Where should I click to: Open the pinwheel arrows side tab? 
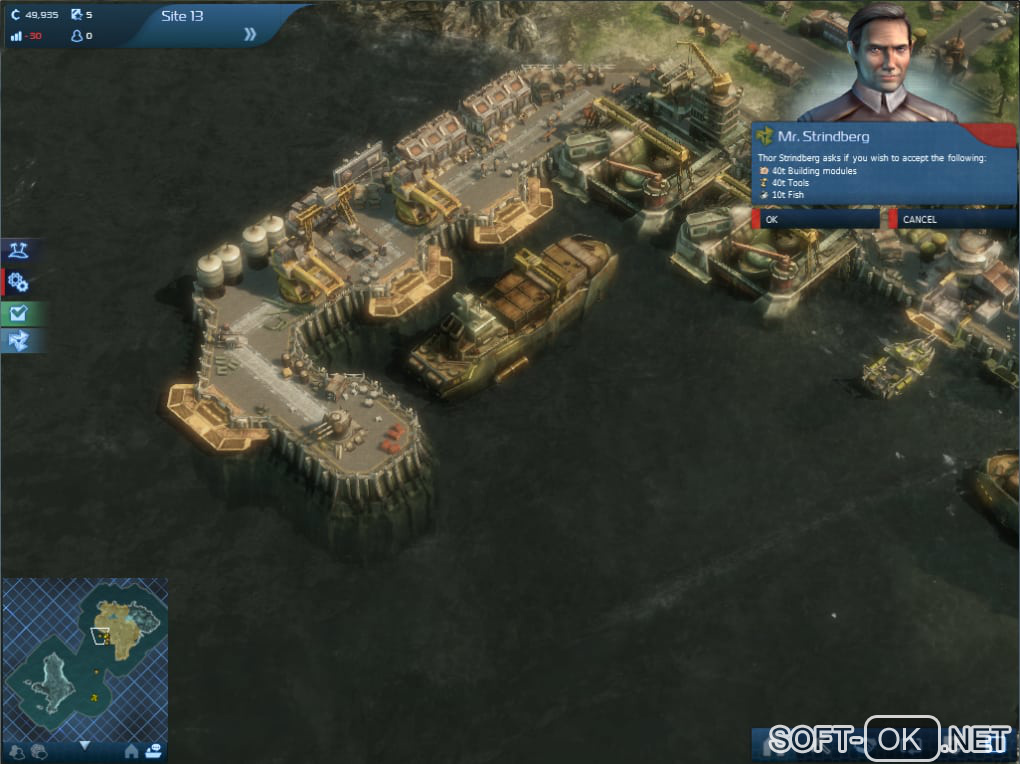pyautogui.click(x=18, y=342)
